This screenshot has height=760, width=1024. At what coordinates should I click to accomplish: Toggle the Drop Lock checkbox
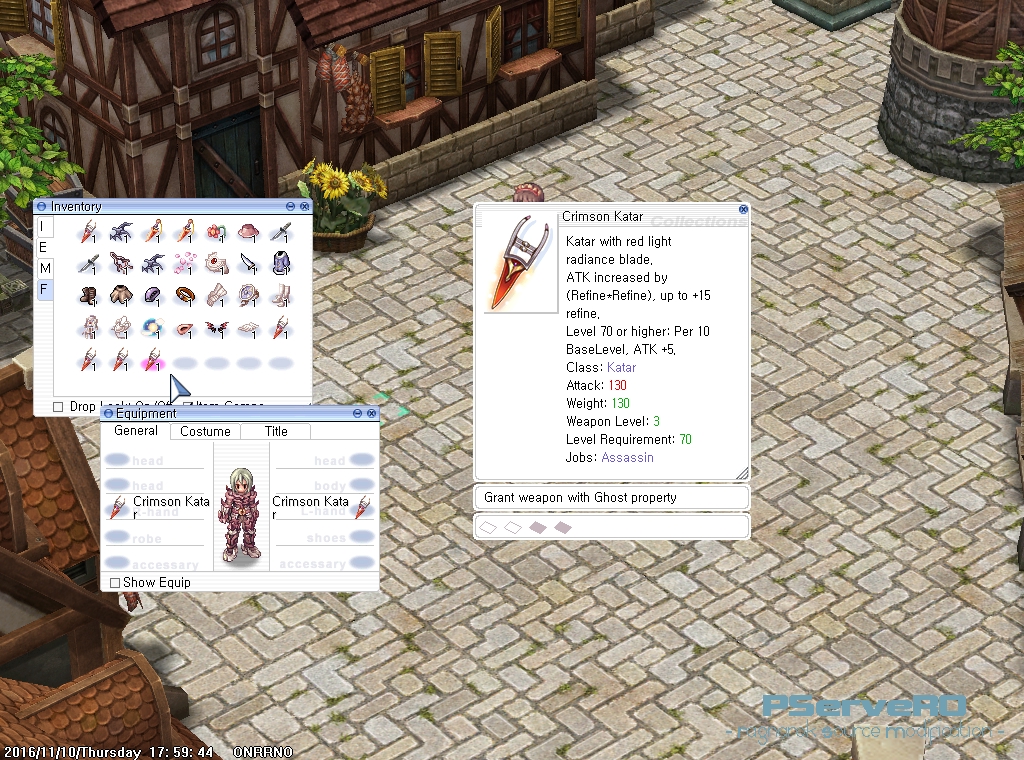(58, 407)
